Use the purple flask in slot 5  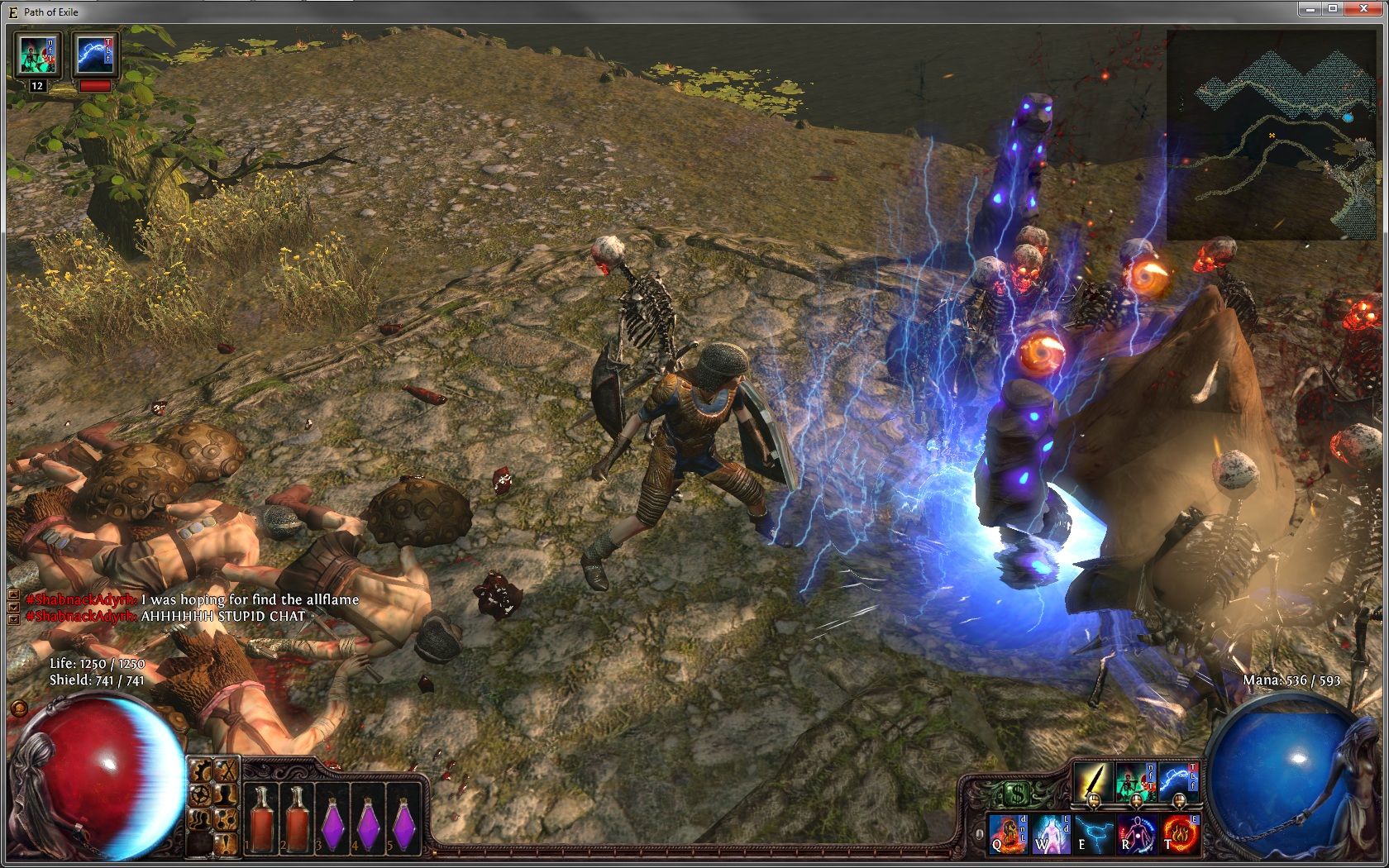(x=404, y=821)
